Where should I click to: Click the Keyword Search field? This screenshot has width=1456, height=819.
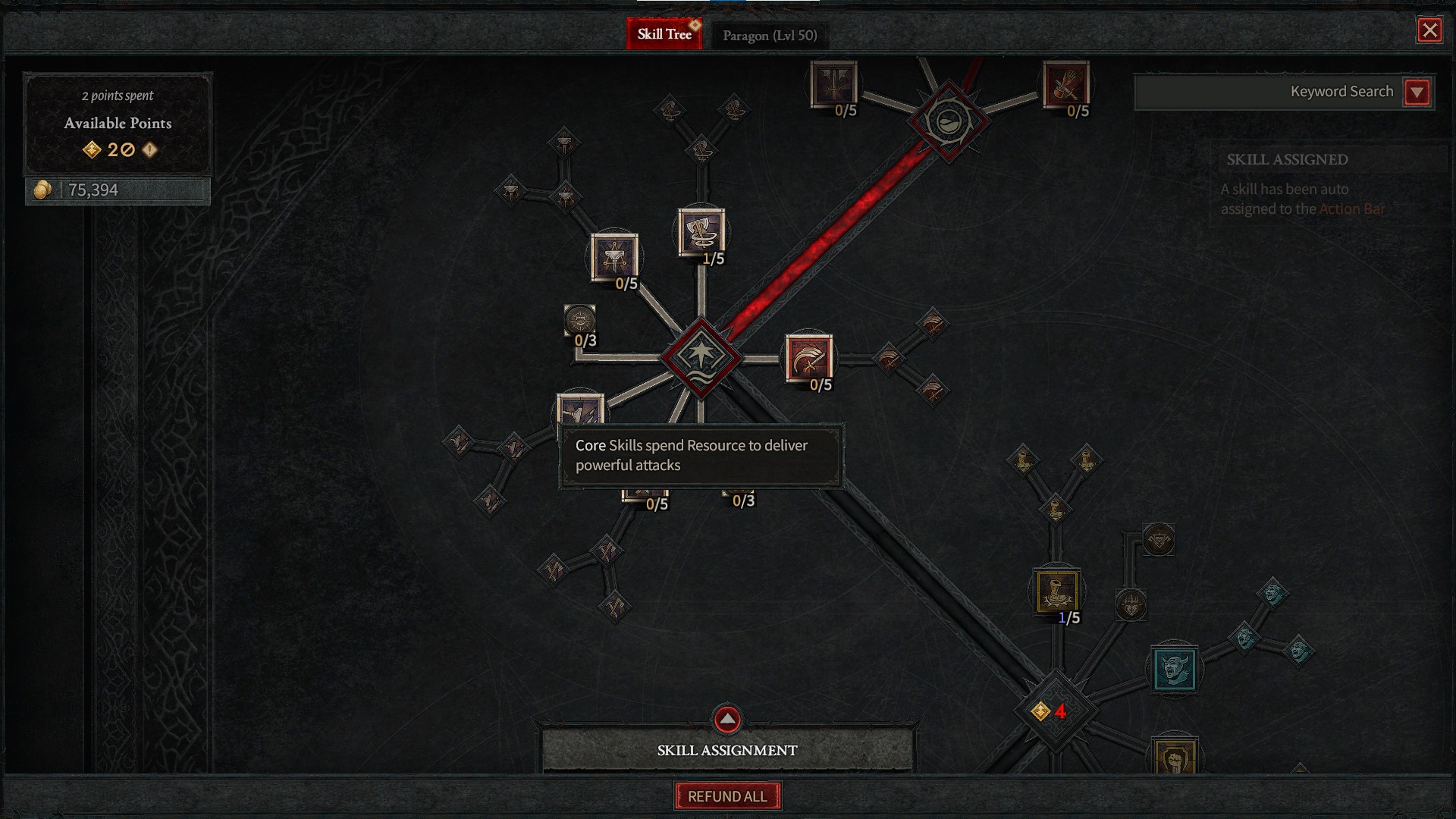coord(1268,92)
